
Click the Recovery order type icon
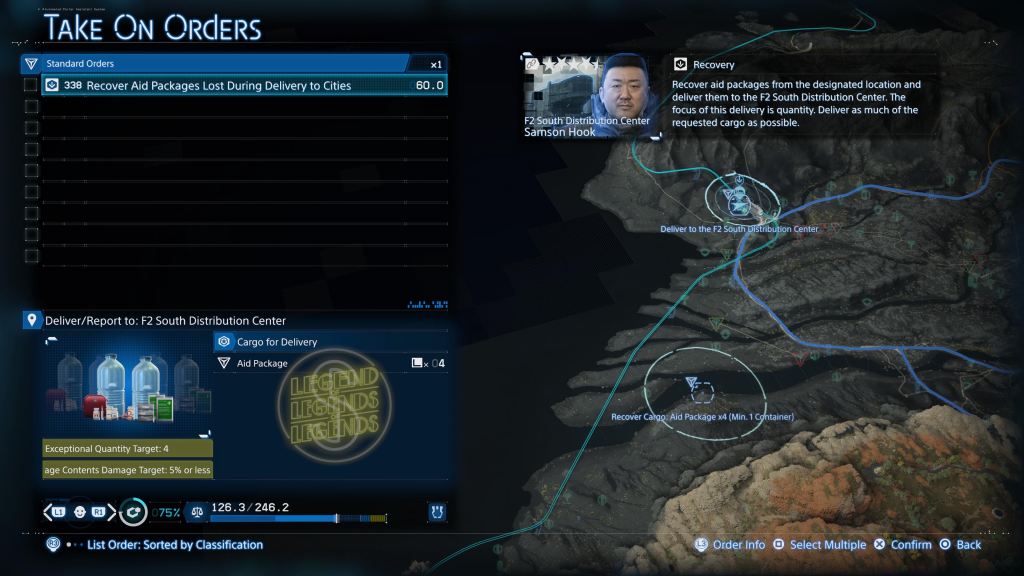(x=681, y=65)
